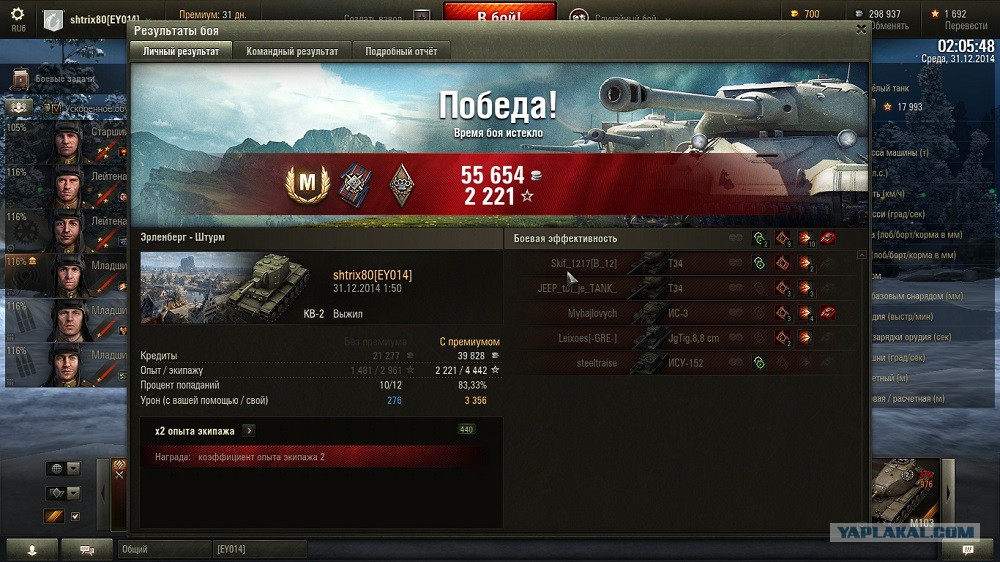Viewport: 1000px width, 562px height.
Task: Open the [EY014] clan chat tab
Action: click(x=259, y=549)
